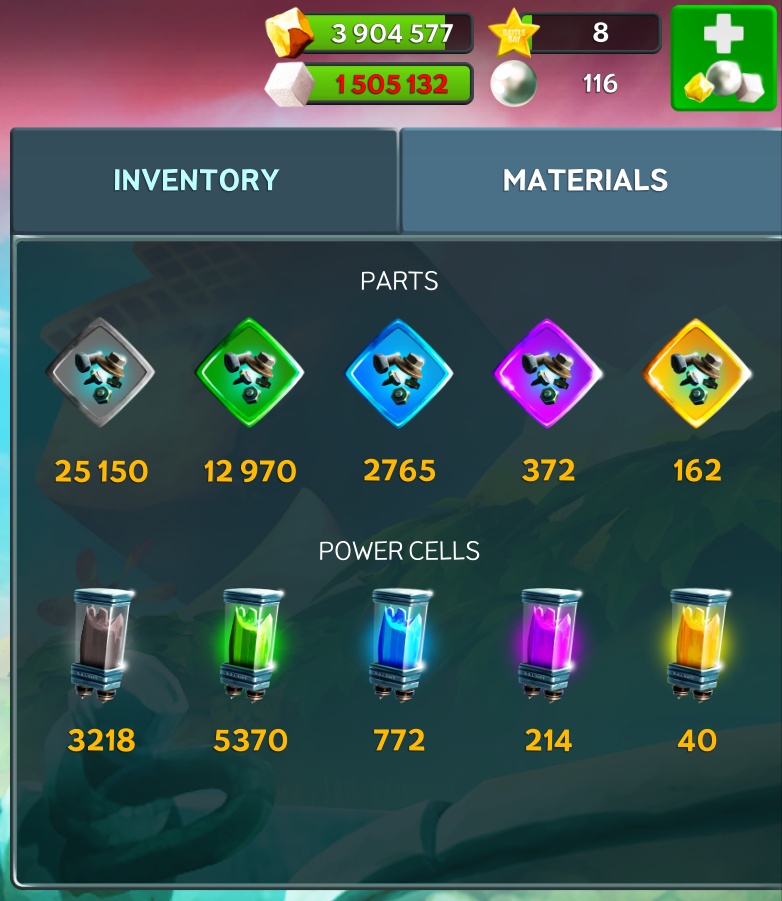Select the purple power cell
782x901 pixels.
548,645
